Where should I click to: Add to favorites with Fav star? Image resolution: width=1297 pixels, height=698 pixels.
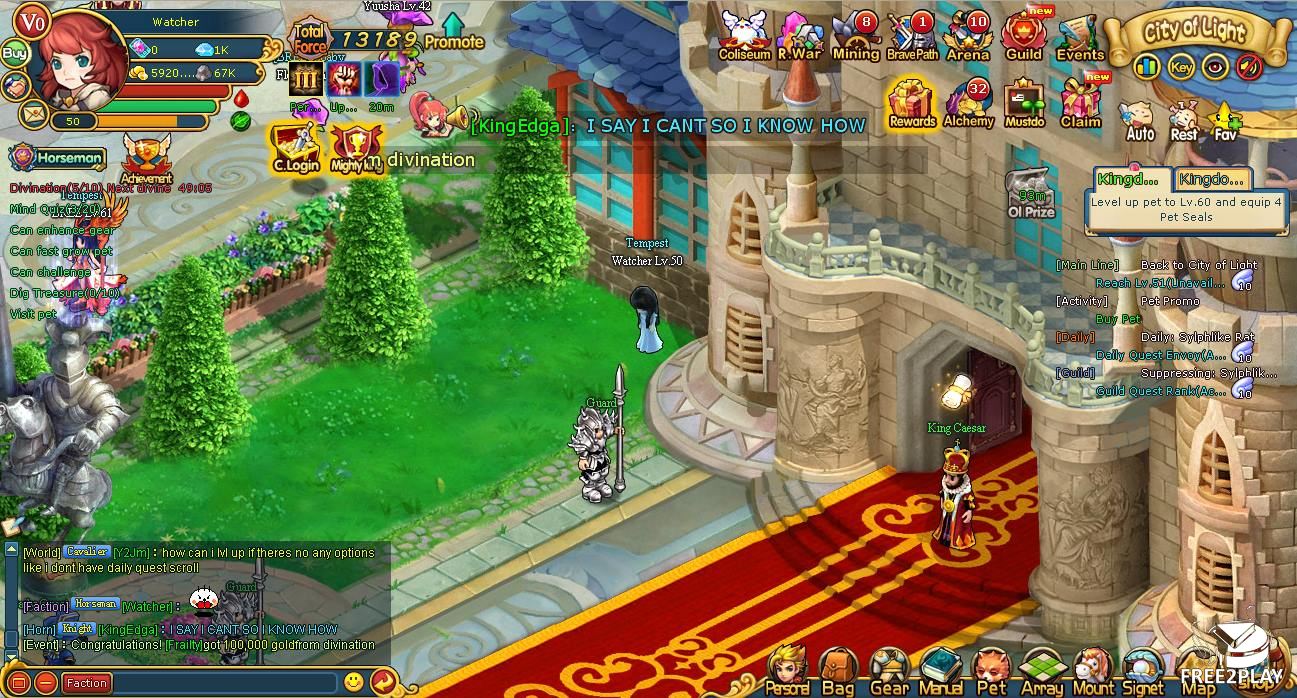click(x=1224, y=120)
